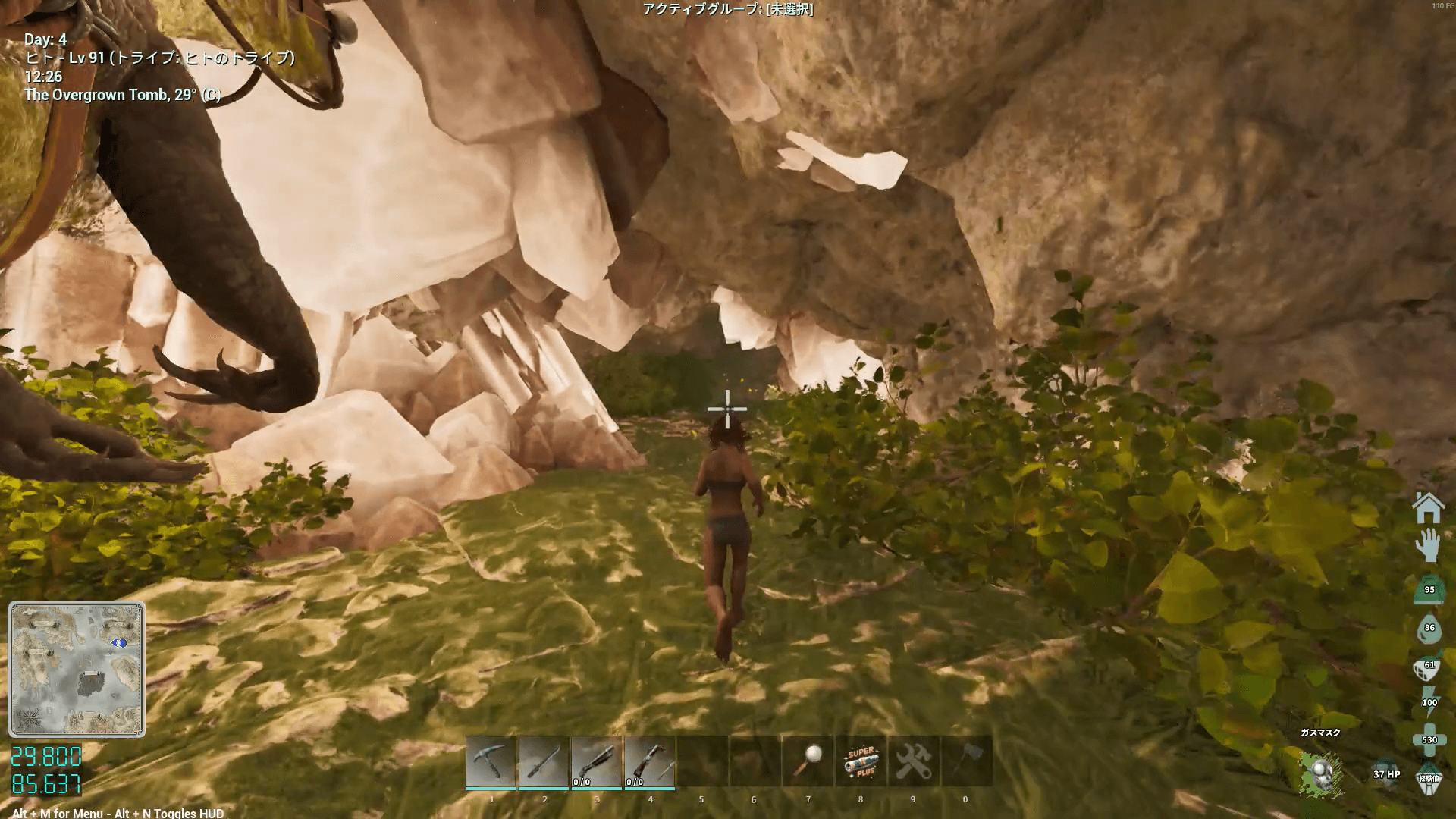
Task: Choose the shotgun in hotbar slot 3
Action: click(x=596, y=762)
